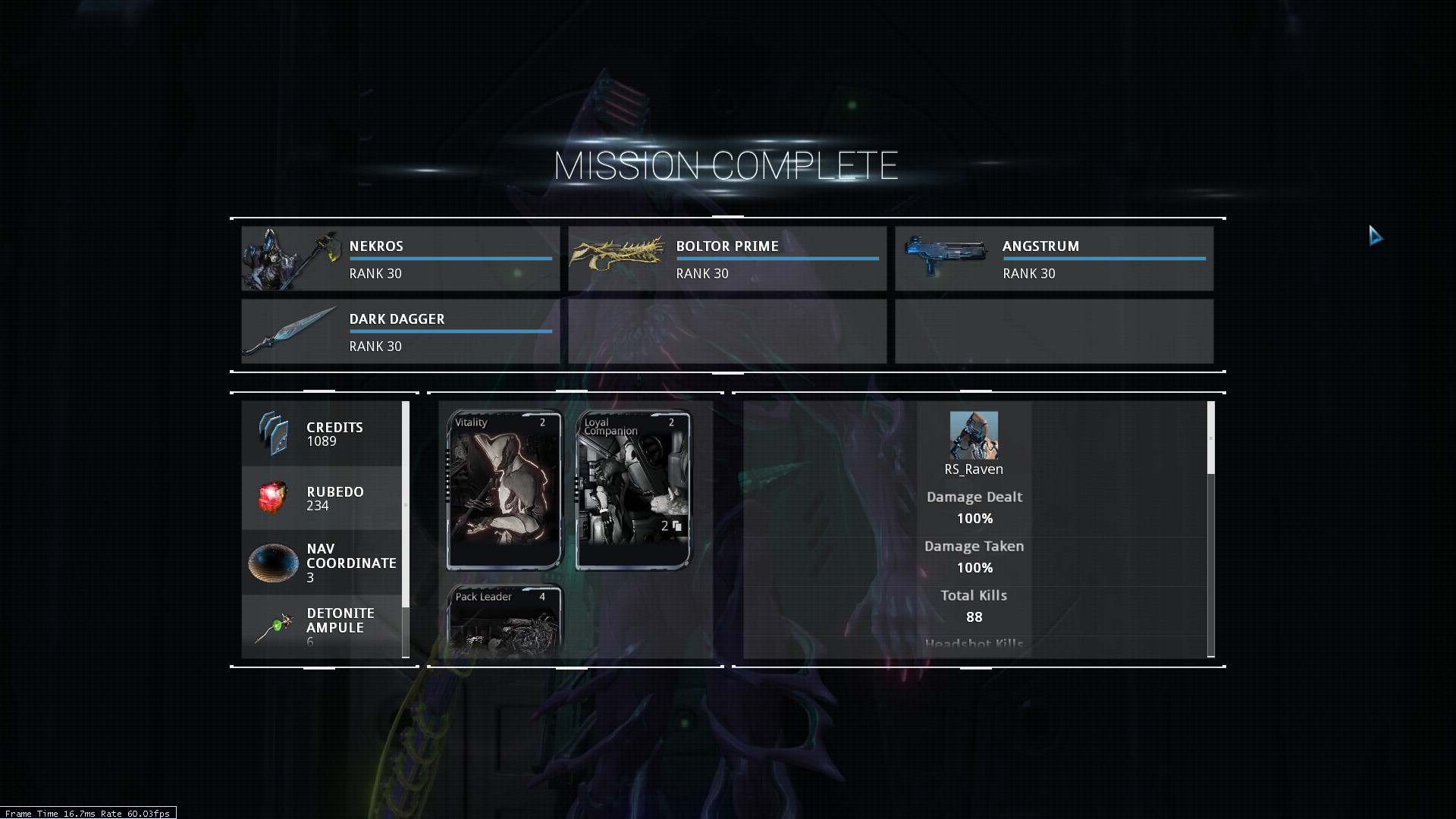Click the Detonite Ampule reward entry
This screenshot has height=819, width=1456.
pyautogui.click(x=322, y=626)
